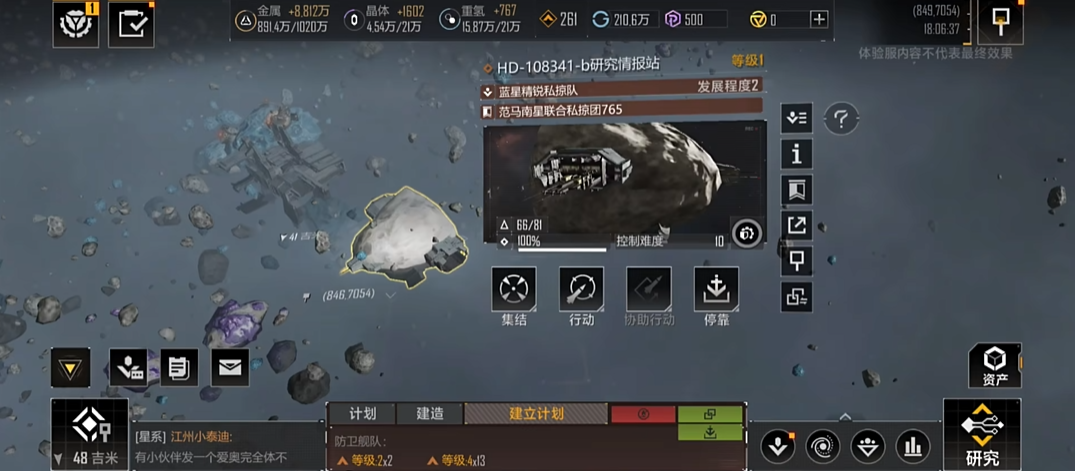Screen dimensions: 1075x471
Task: Choose the 行动 (action) command
Action: 581,289
